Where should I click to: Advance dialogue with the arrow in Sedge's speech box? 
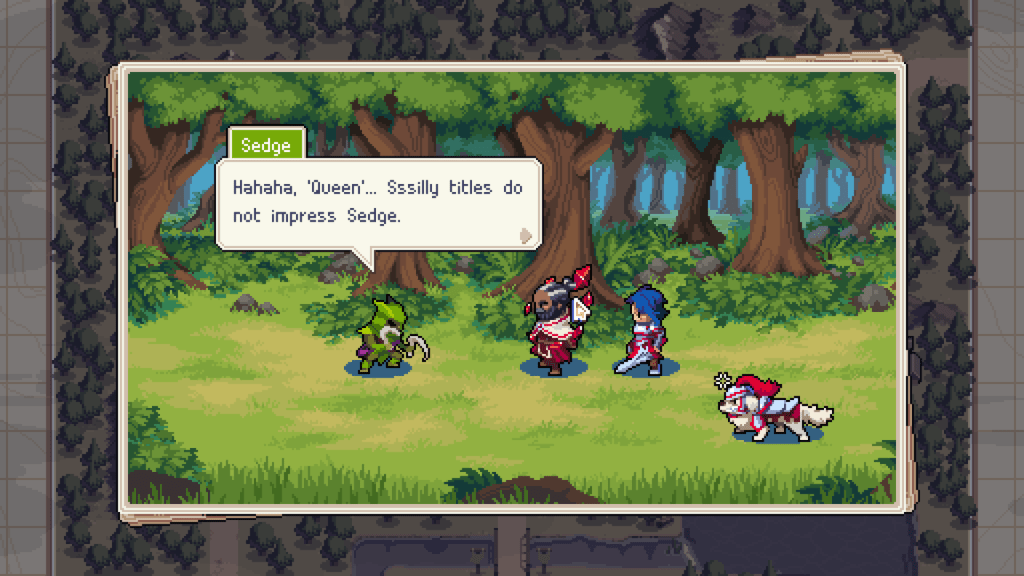pos(525,236)
